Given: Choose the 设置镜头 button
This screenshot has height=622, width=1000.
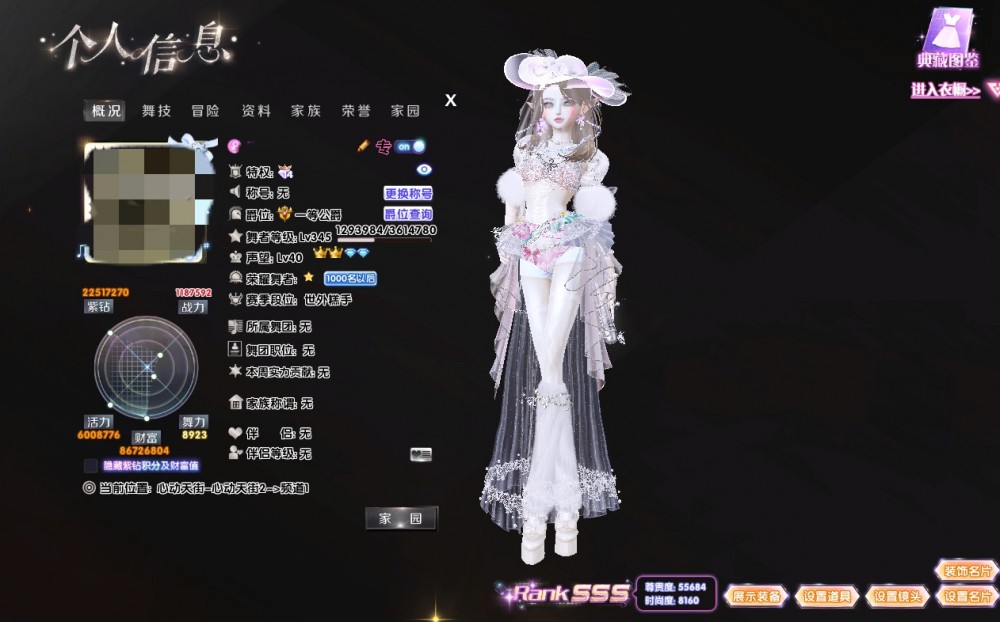Looking at the screenshot, I should click(x=897, y=596).
